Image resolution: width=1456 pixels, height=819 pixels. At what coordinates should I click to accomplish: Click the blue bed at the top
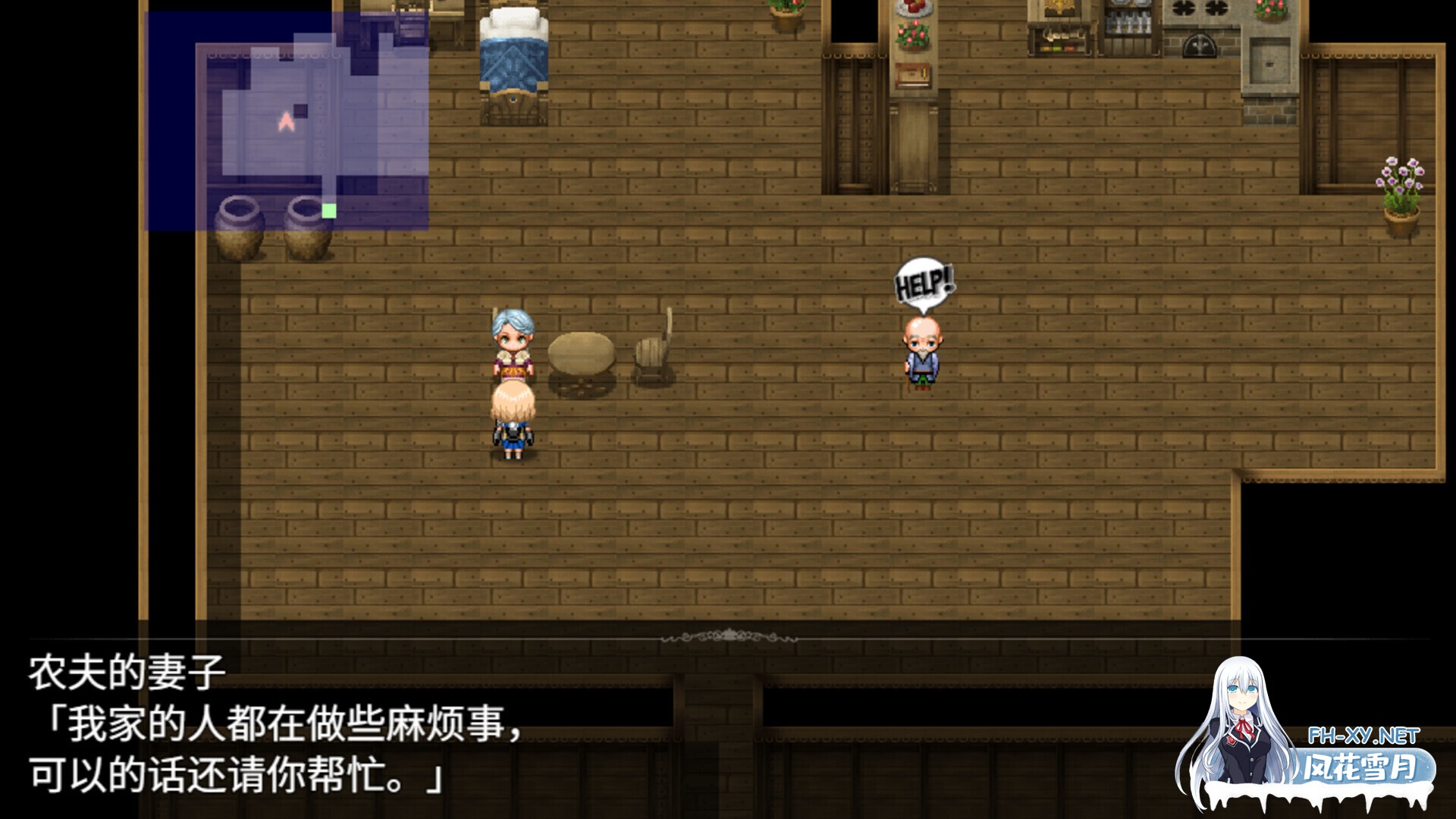point(513,53)
